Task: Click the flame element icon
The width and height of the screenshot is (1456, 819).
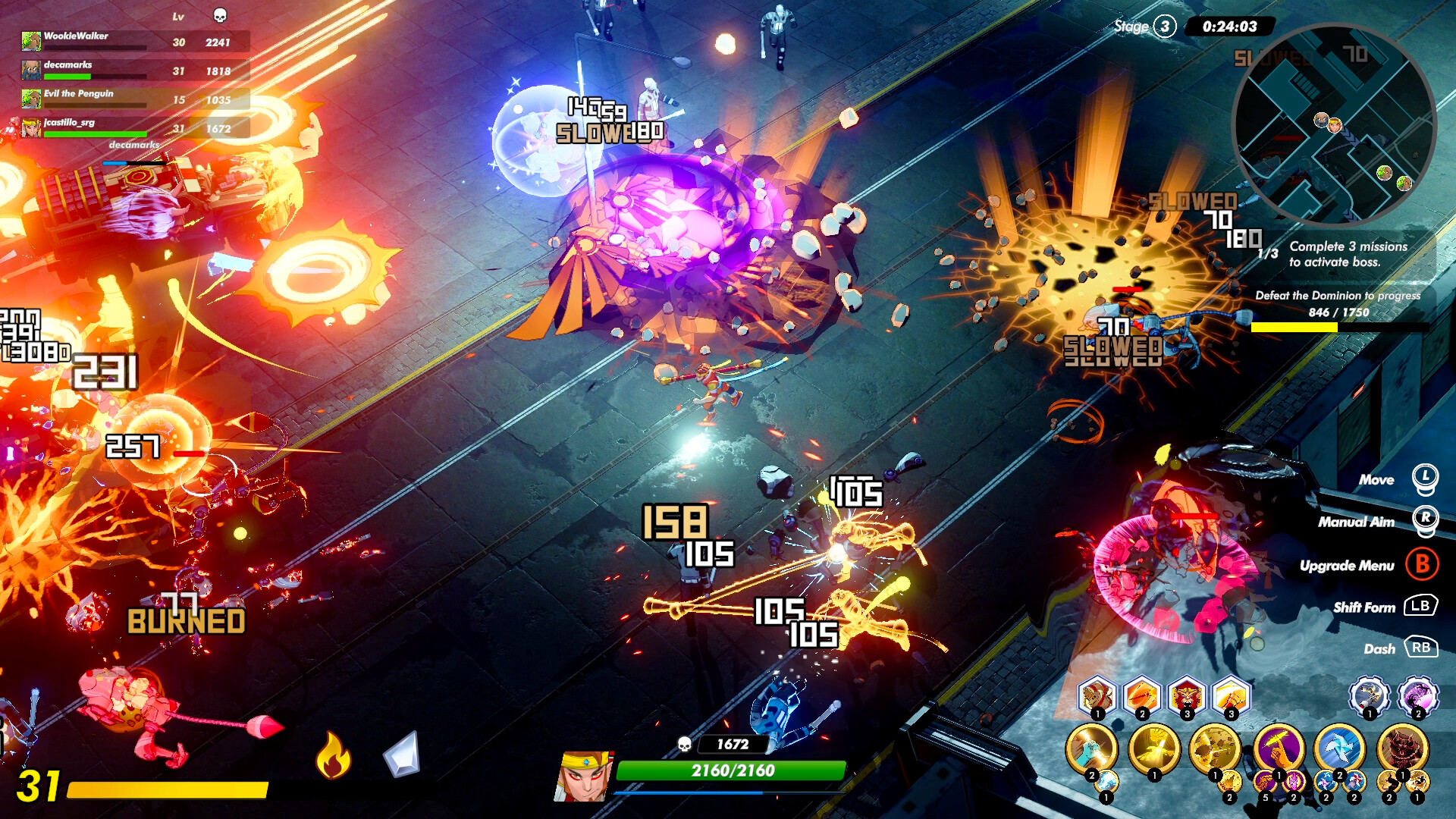Action: point(333,755)
